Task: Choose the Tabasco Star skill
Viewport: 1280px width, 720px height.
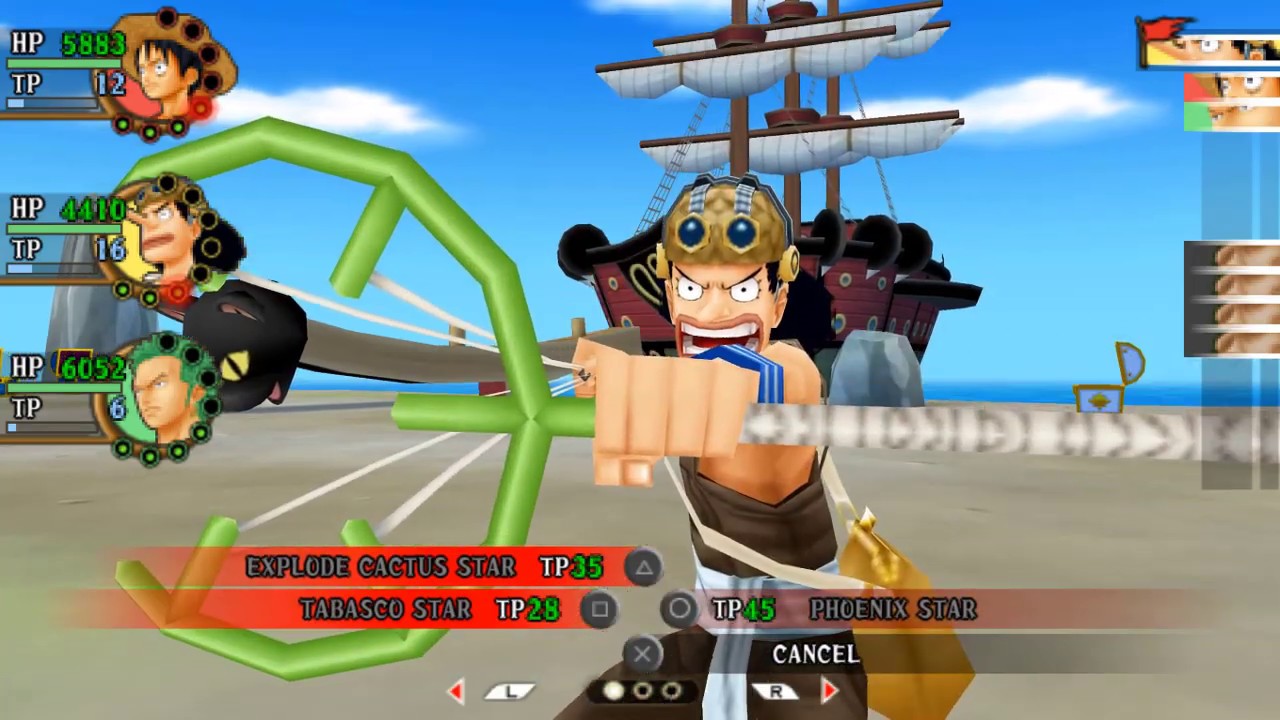Action: point(386,609)
